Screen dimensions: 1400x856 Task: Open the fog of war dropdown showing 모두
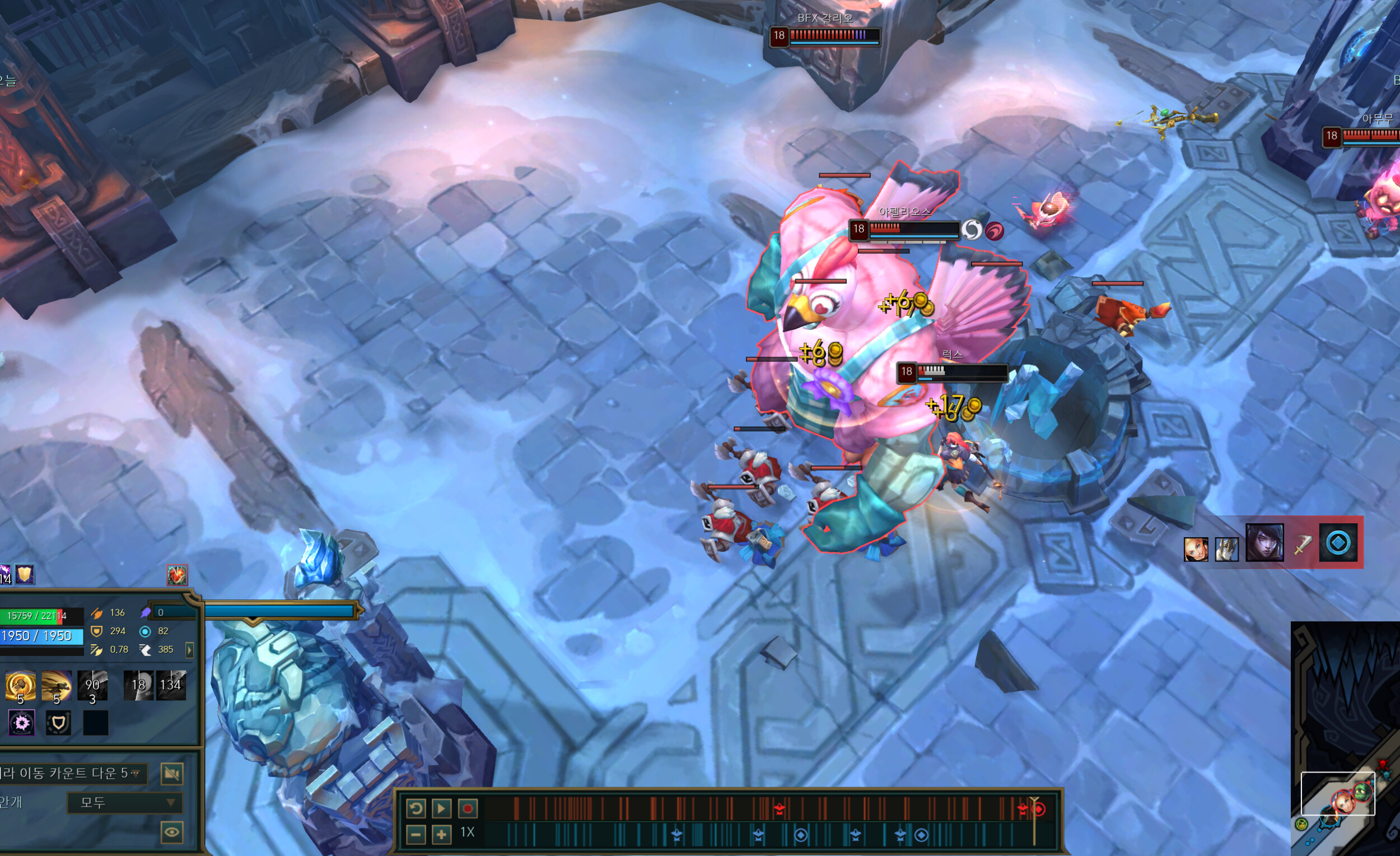coord(124,803)
